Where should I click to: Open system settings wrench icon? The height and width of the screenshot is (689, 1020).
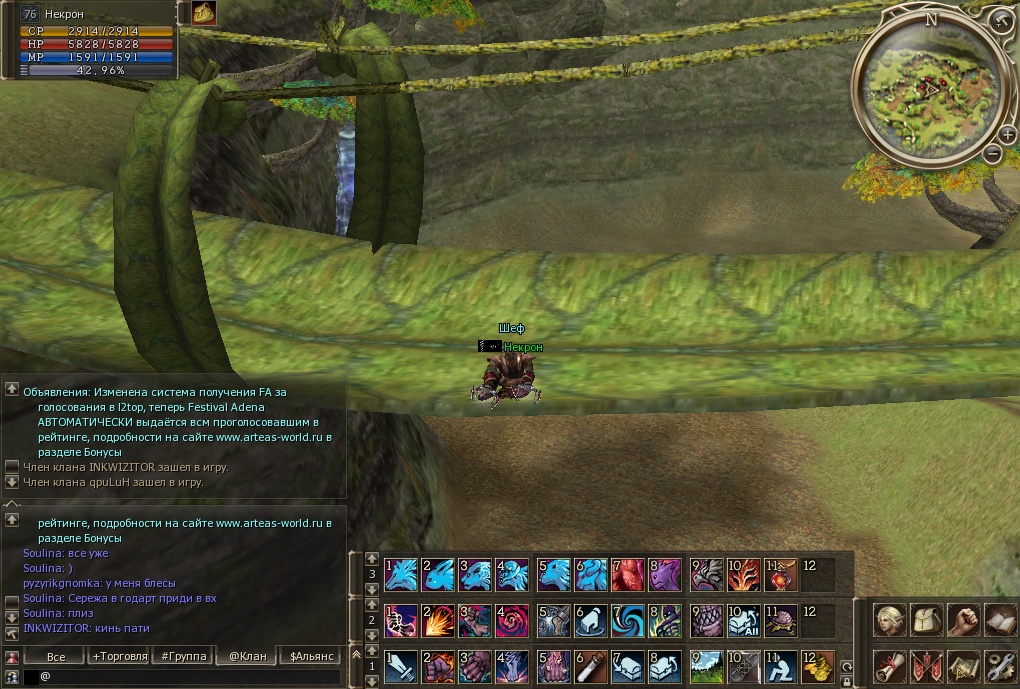tap(1000, 666)
